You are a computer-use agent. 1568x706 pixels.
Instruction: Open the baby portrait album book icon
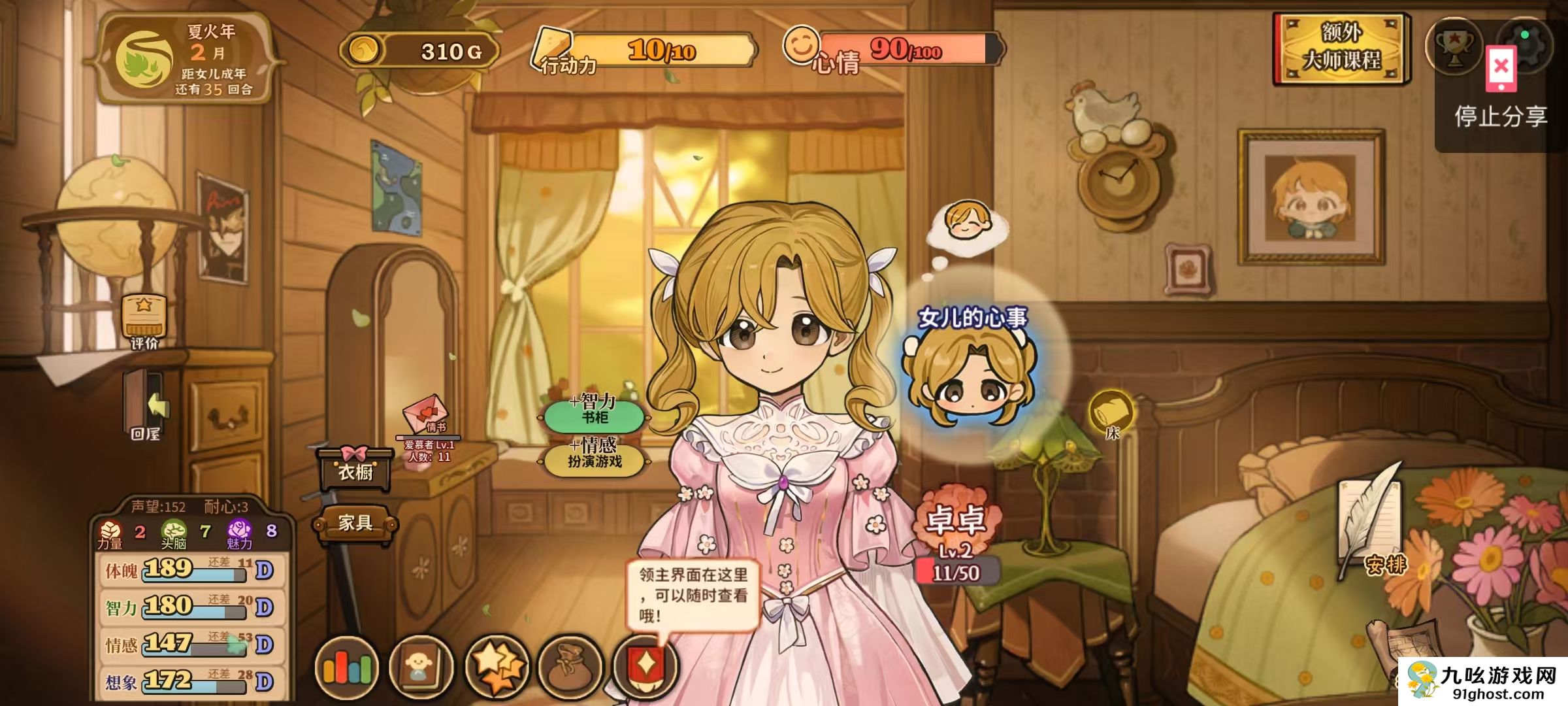point(421,667)
